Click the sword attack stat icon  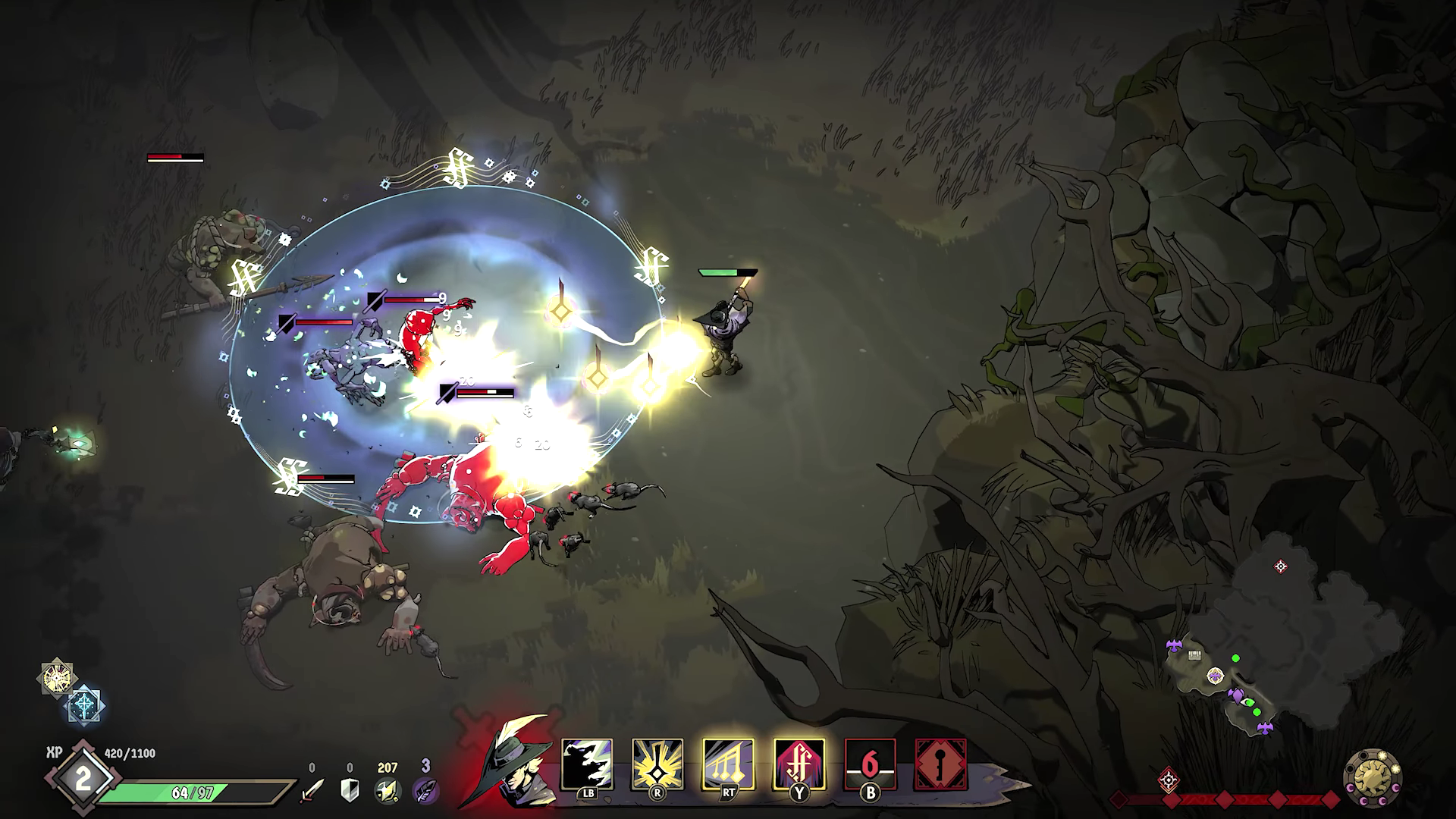[x=312, y=789]
